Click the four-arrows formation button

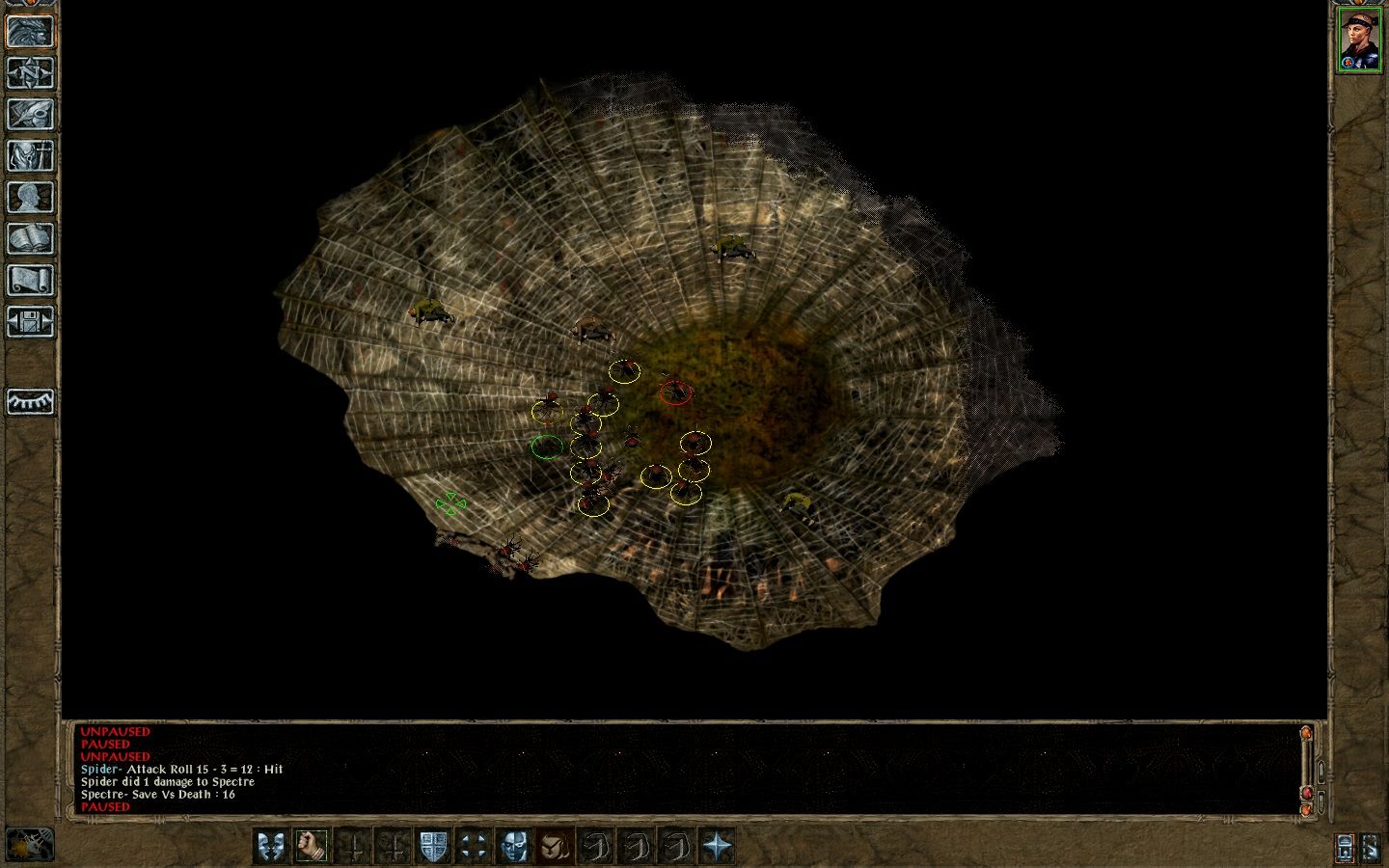tap(473, 846)
